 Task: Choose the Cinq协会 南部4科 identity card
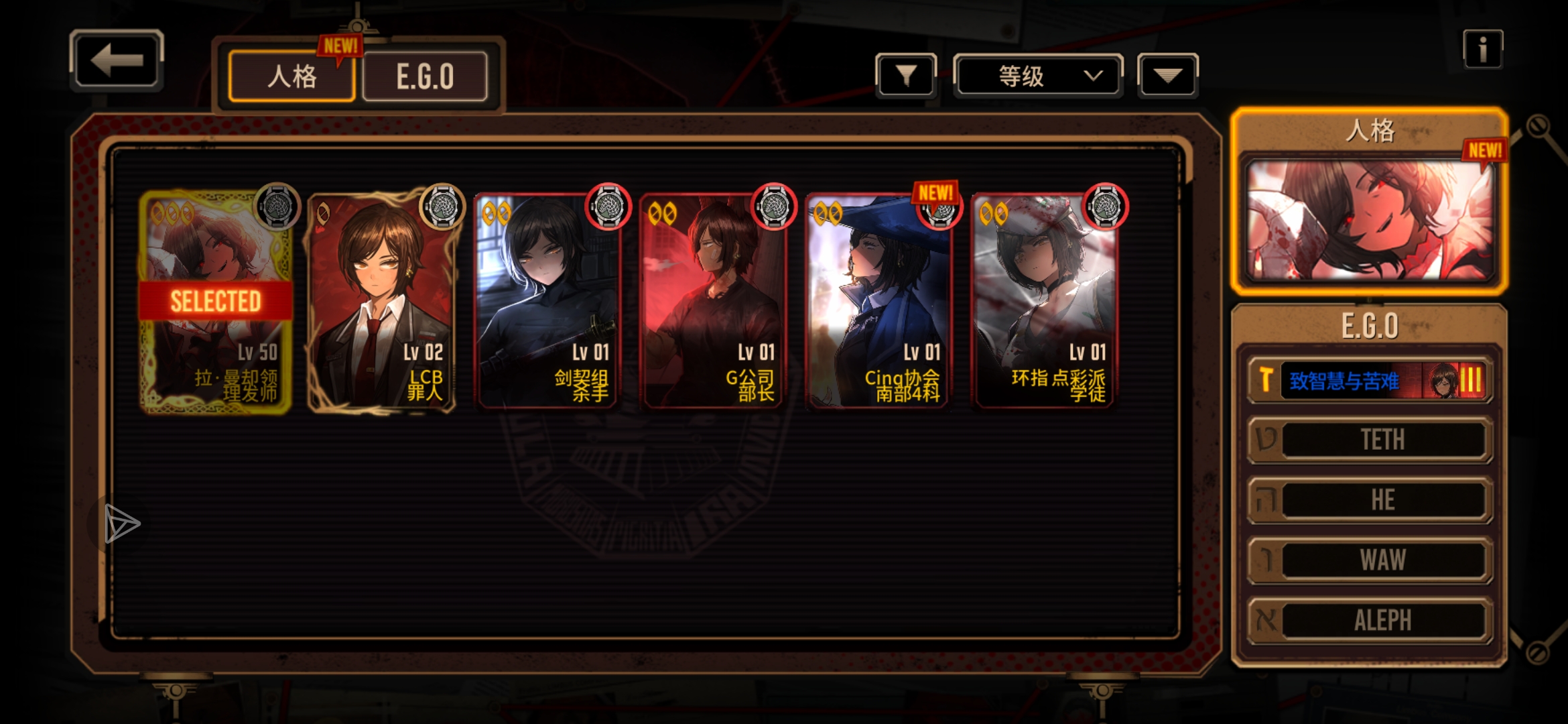click(878, 302)
